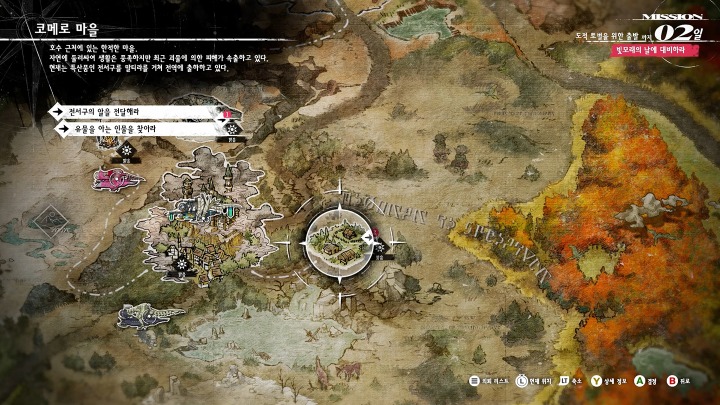Viewport: 720px width, 405px height.
Task: Open the event marker below the castle town
Action: tap(182, 266)
